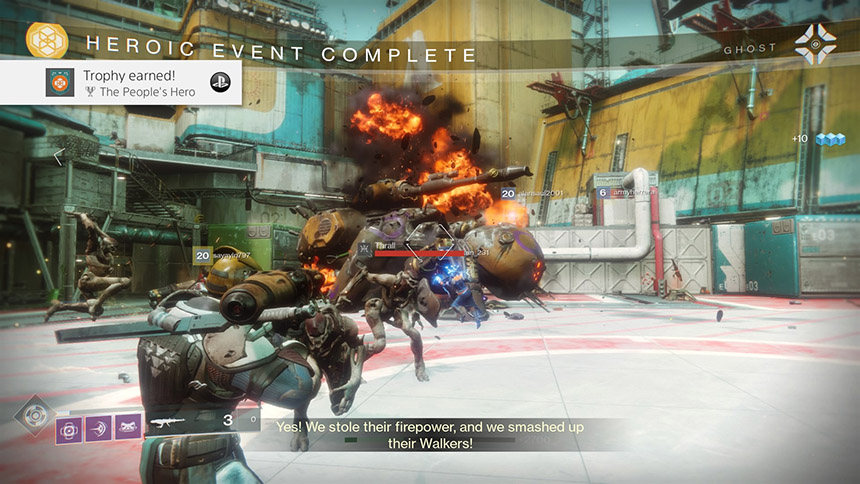
Task: Trigger the purple class ability icon
Action: click(128, 427)
